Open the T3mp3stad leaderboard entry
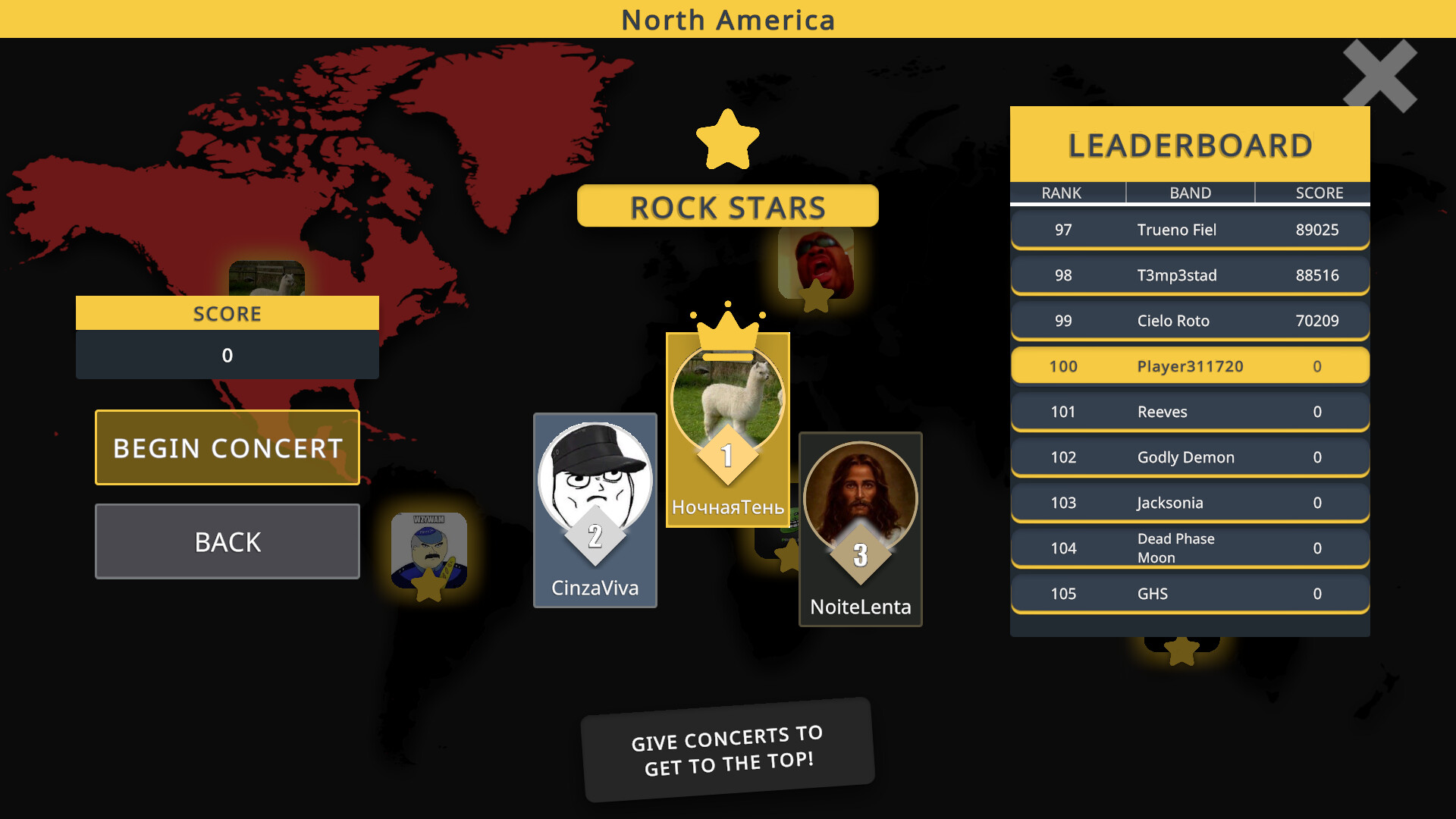The width and height of the screenshot is (1456, 819). pos(1189,275)
